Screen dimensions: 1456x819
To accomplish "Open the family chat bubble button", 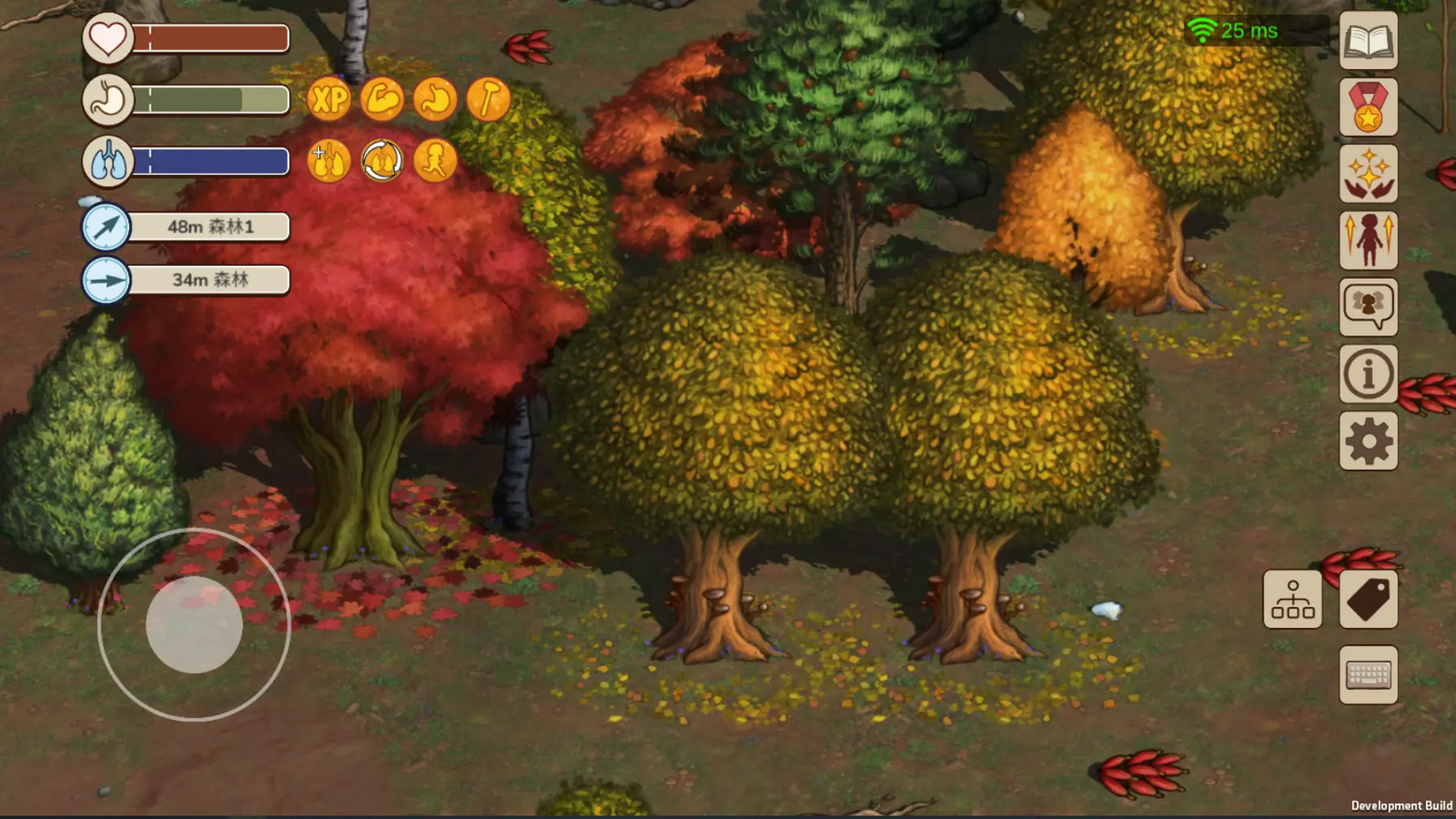I will [x=1368, y=307].
